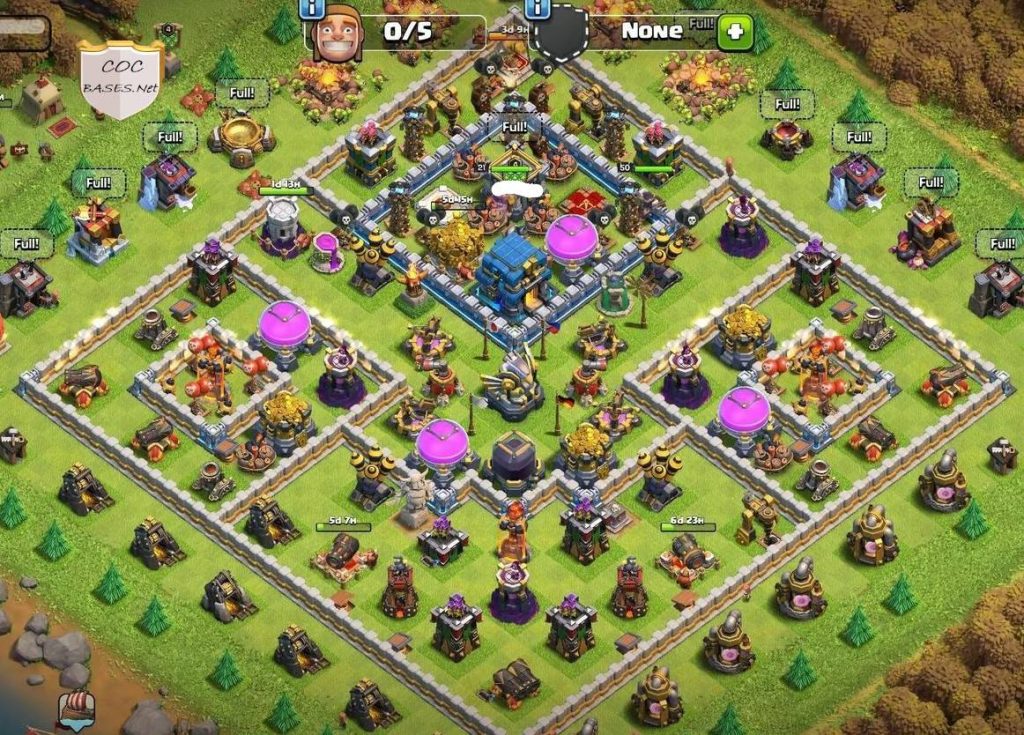Click the dark shield emblem

click(559, 33)
